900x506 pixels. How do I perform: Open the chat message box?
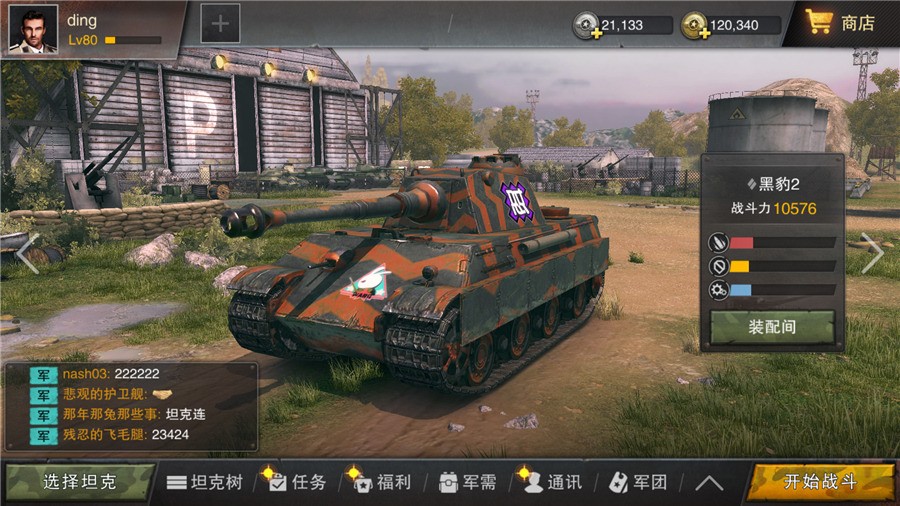coord(130,405)
